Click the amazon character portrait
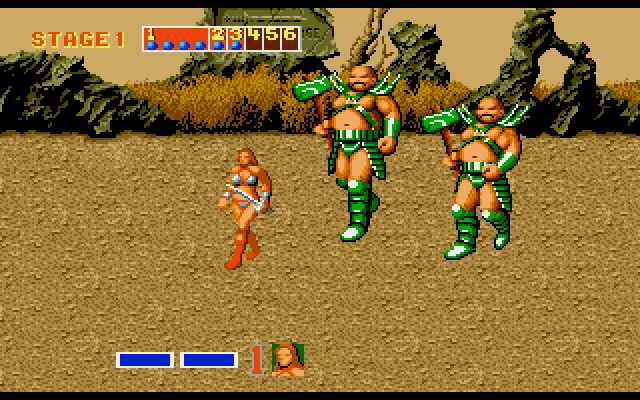The width and height of the screenshot is (640, 400). [x=288, y=359]
